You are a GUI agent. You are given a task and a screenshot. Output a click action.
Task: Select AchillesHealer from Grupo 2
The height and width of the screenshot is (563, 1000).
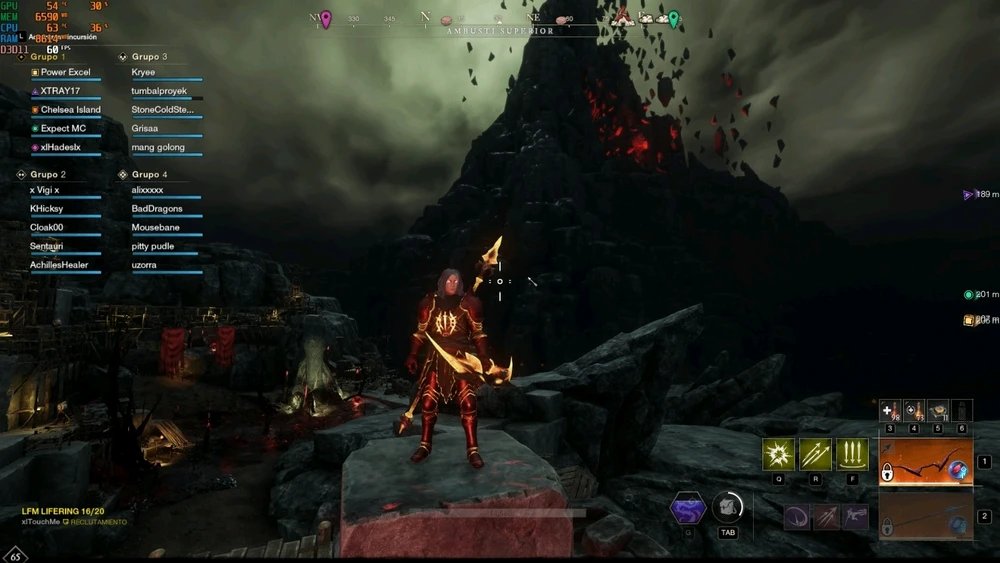pyautogui.click(x=59, y=265)
